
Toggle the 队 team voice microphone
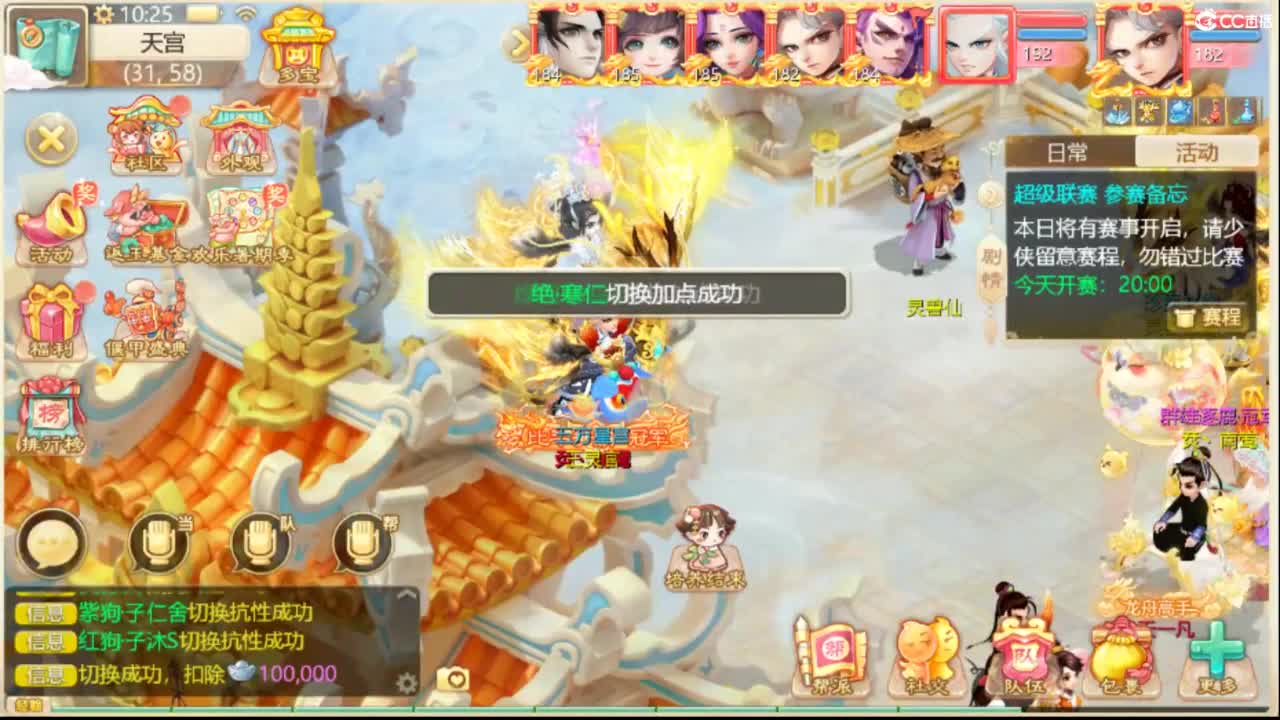click(x=260, y=543)
